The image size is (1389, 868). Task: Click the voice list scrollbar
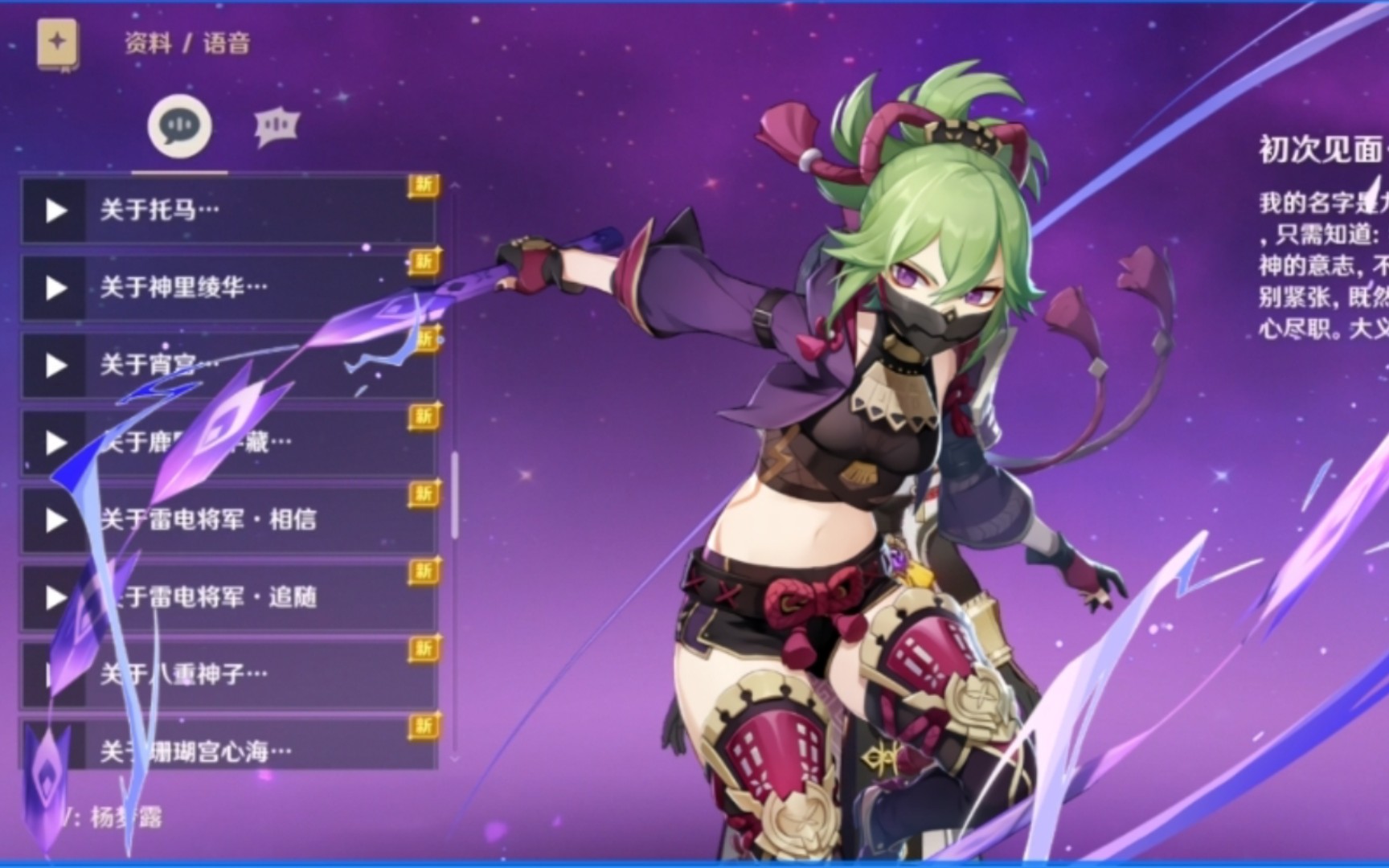click(x=454, y=494)
